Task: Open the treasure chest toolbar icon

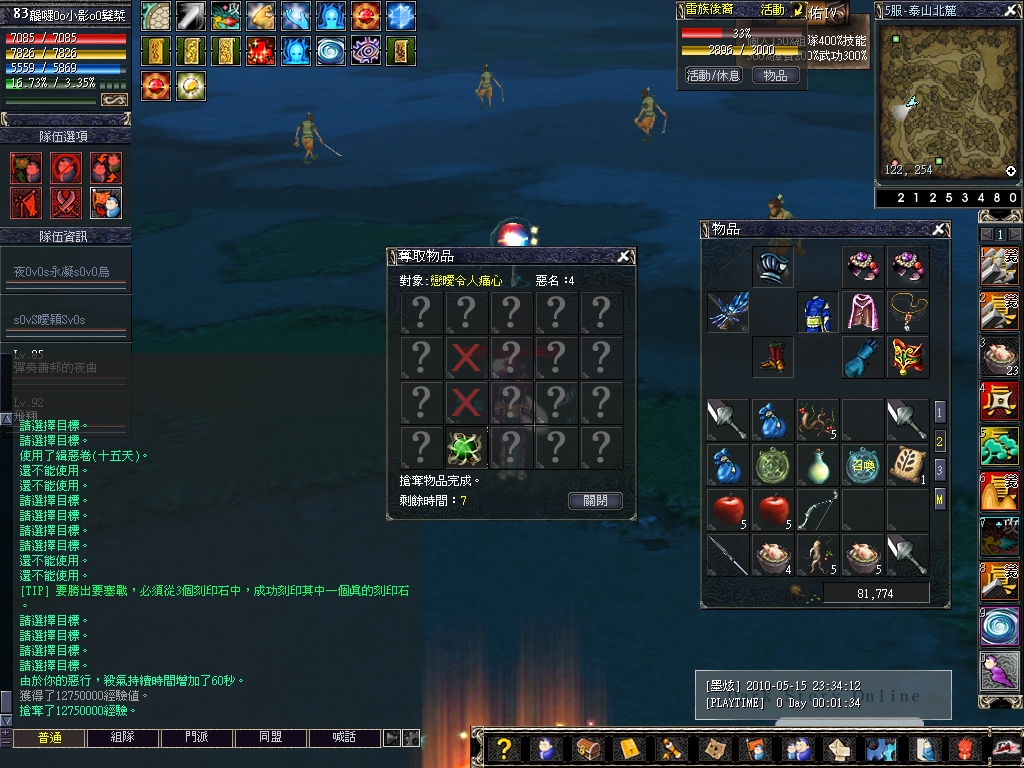Action: pyautogui.click(x=588, y=748)
